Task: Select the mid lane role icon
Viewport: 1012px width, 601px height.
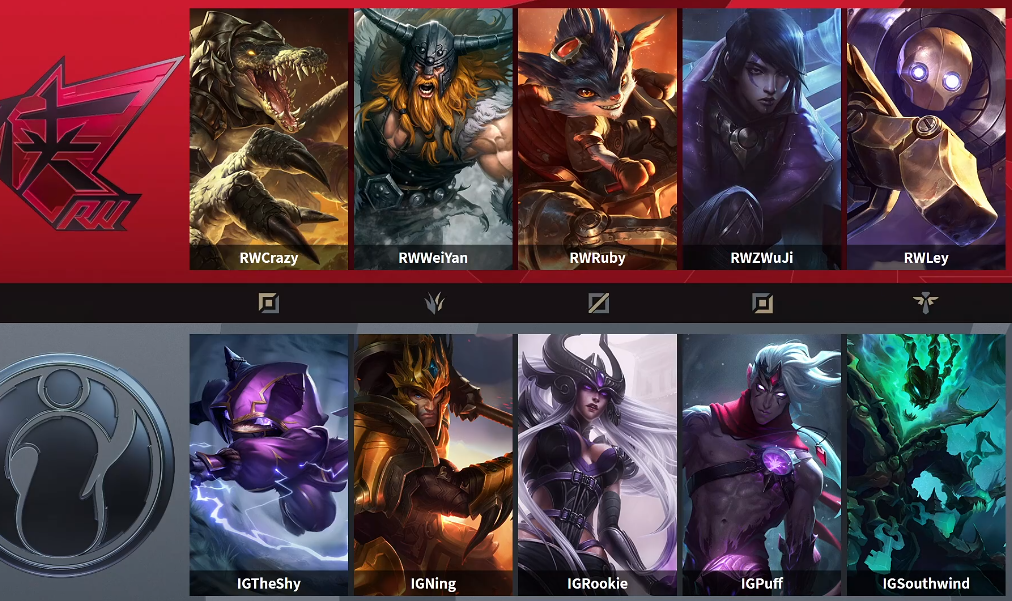Action: coord(598,302)
